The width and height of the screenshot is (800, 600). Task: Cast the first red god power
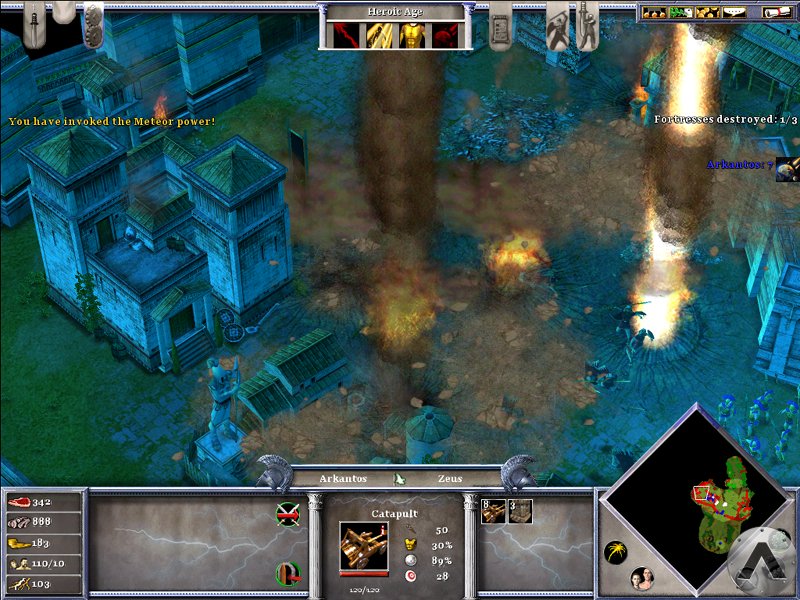[345, 35]
